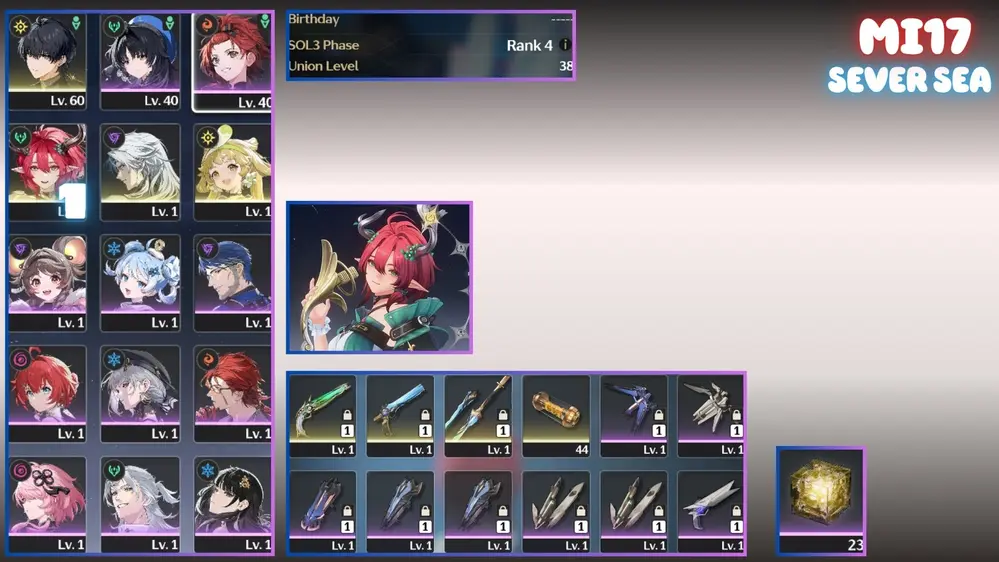This screenshot has height=562, width=999.
Task: Pick the horned red-haired elf character
Action: point(47,172)
